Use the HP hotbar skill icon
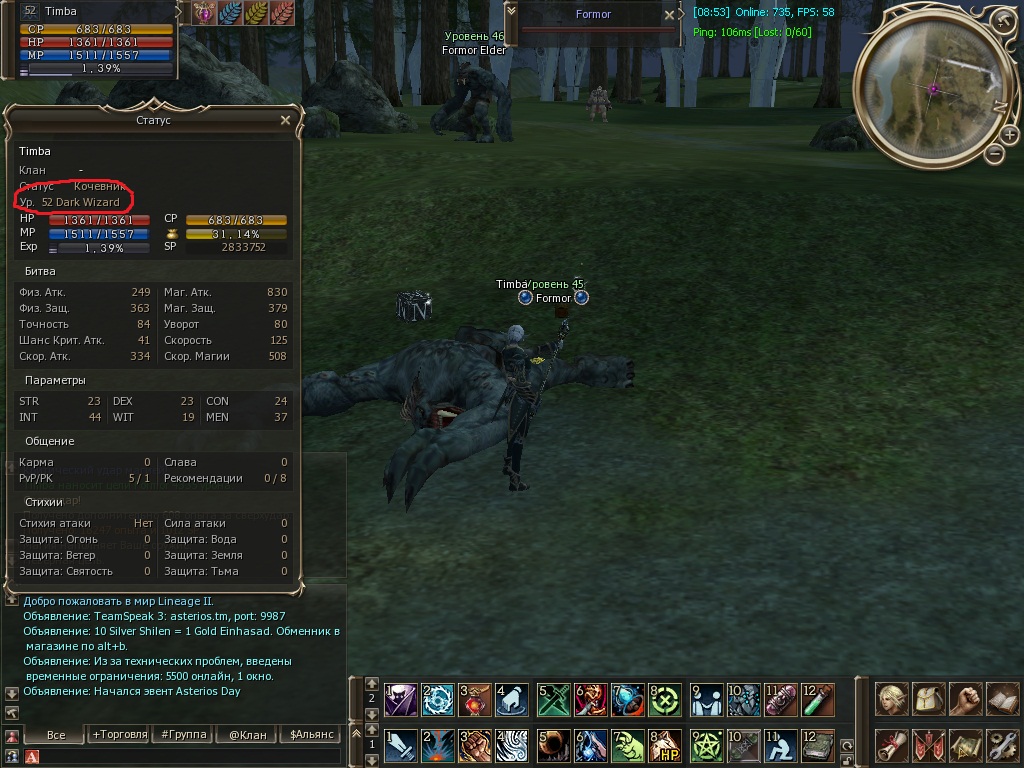The width and height of the screenshot is (1024, 768). 666,745
